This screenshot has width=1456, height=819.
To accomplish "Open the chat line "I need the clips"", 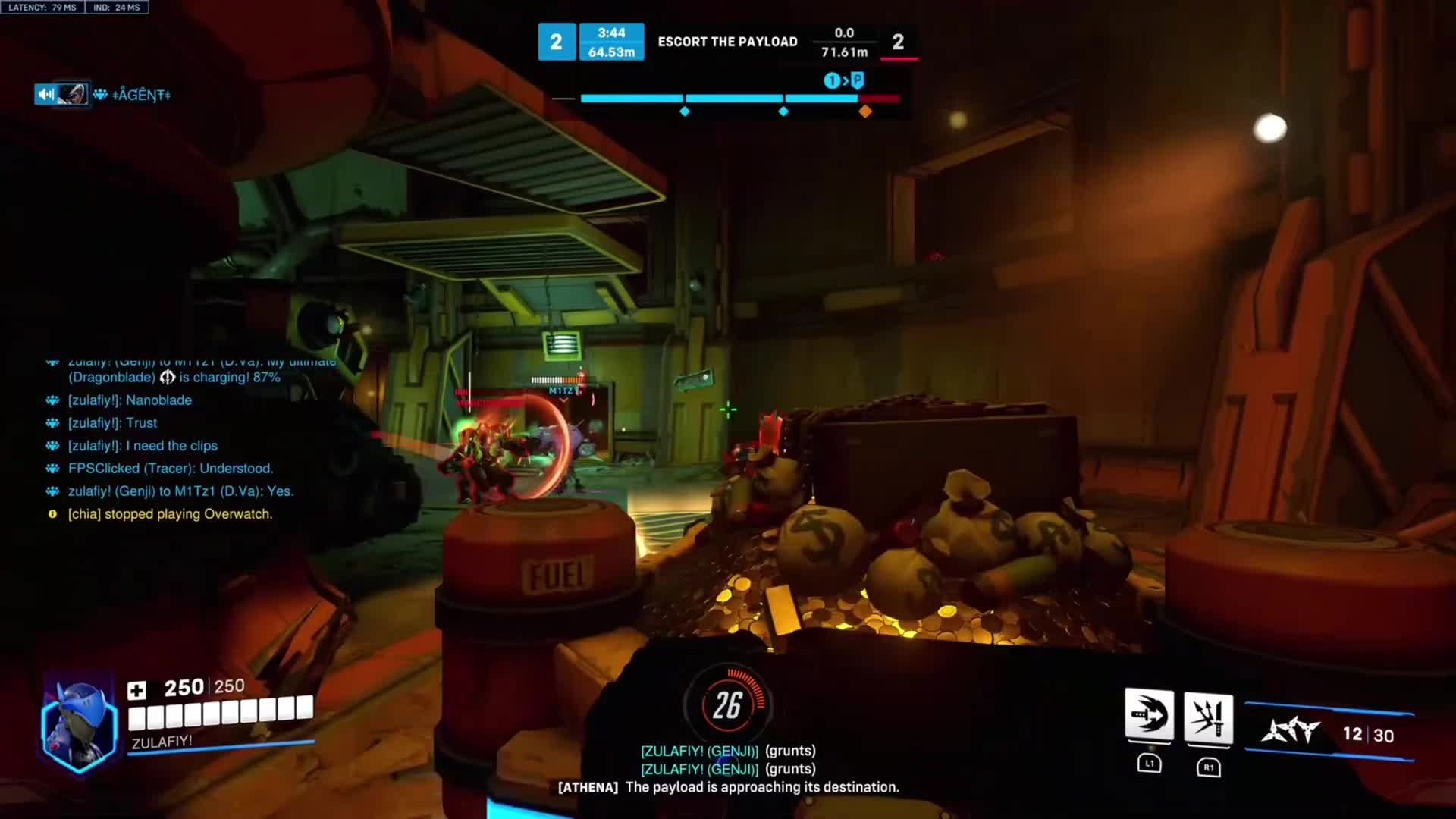I will tap(143, 446).
